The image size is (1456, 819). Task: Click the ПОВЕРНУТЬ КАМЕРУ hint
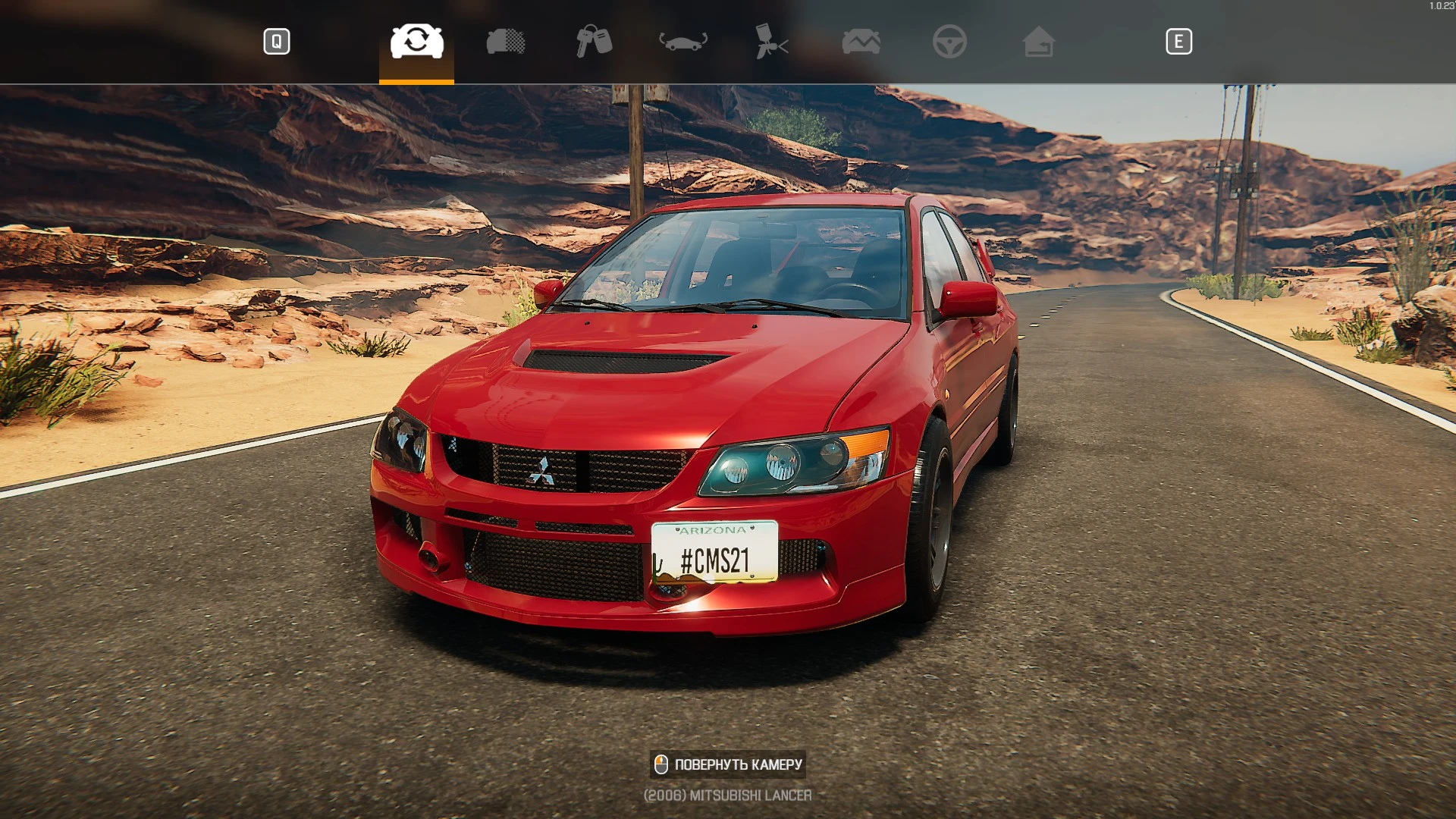click(728, 764)
